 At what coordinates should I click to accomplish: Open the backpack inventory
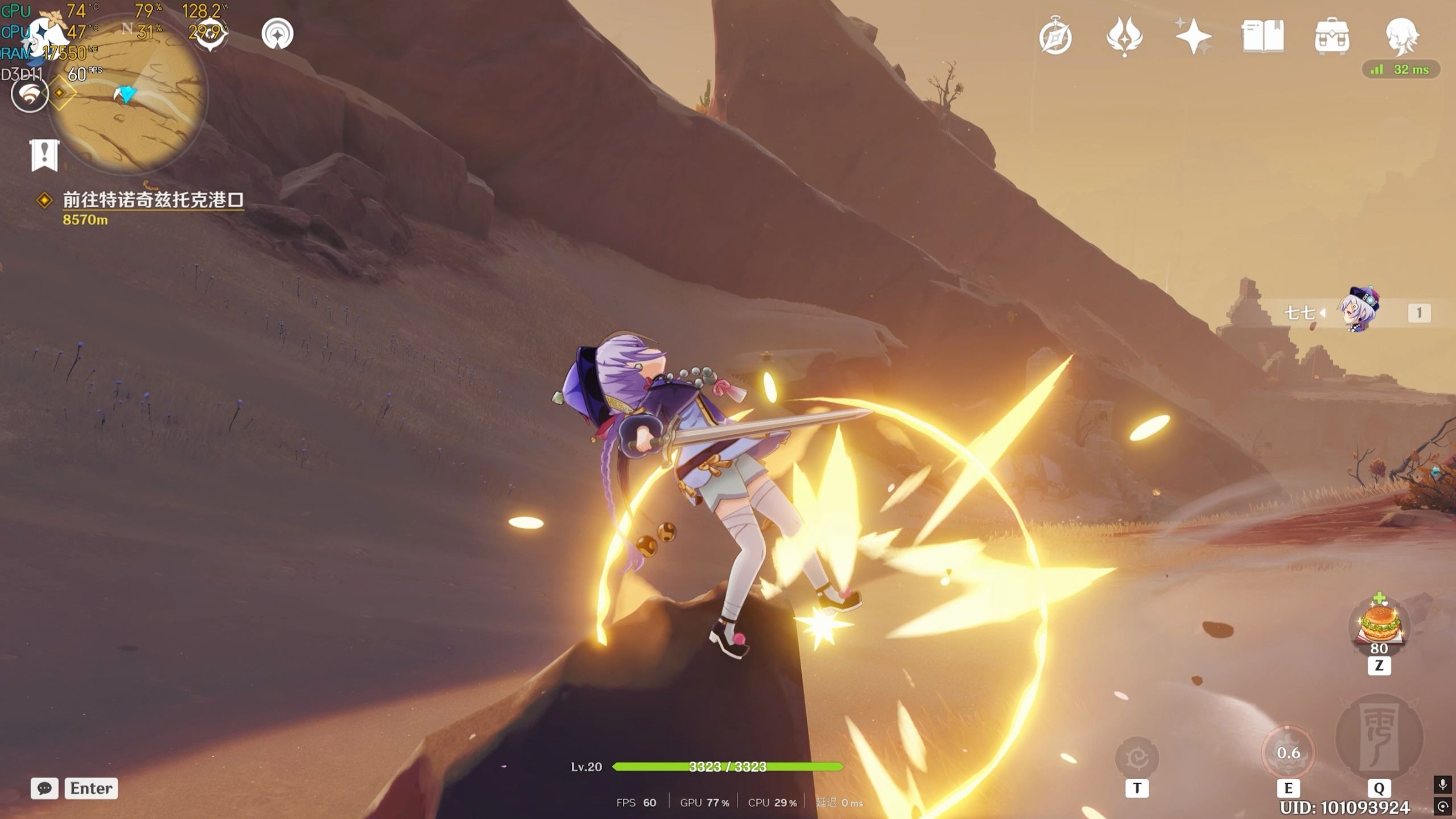click(1331, 36)
